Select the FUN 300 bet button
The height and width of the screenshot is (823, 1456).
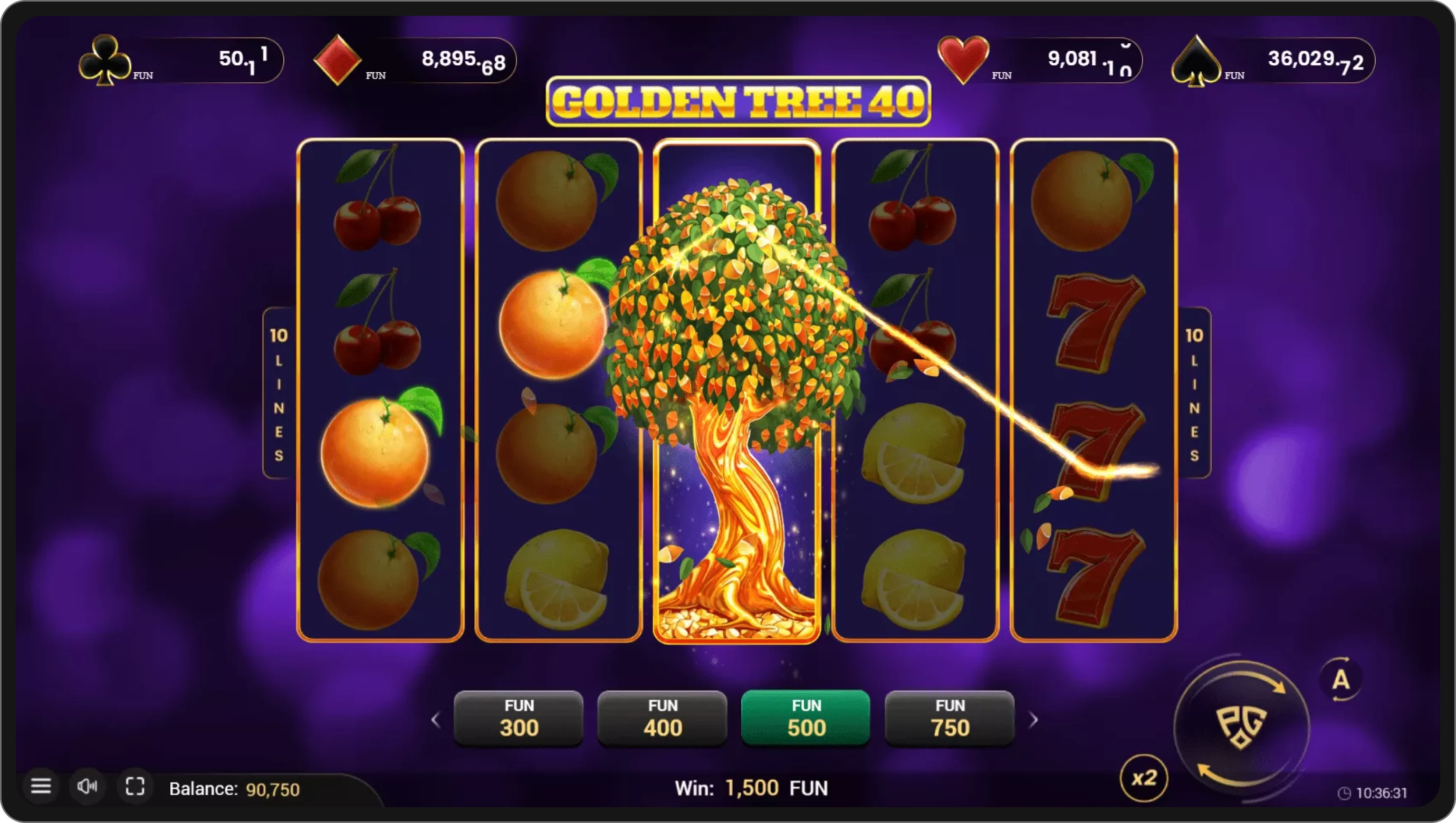point(518,718)
